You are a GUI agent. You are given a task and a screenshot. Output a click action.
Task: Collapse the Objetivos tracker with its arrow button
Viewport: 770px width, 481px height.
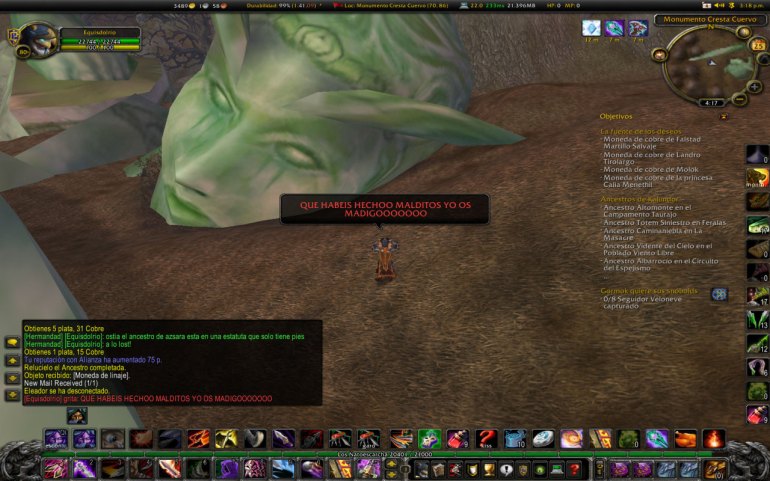pyautogui.click(x=724, y=116)
